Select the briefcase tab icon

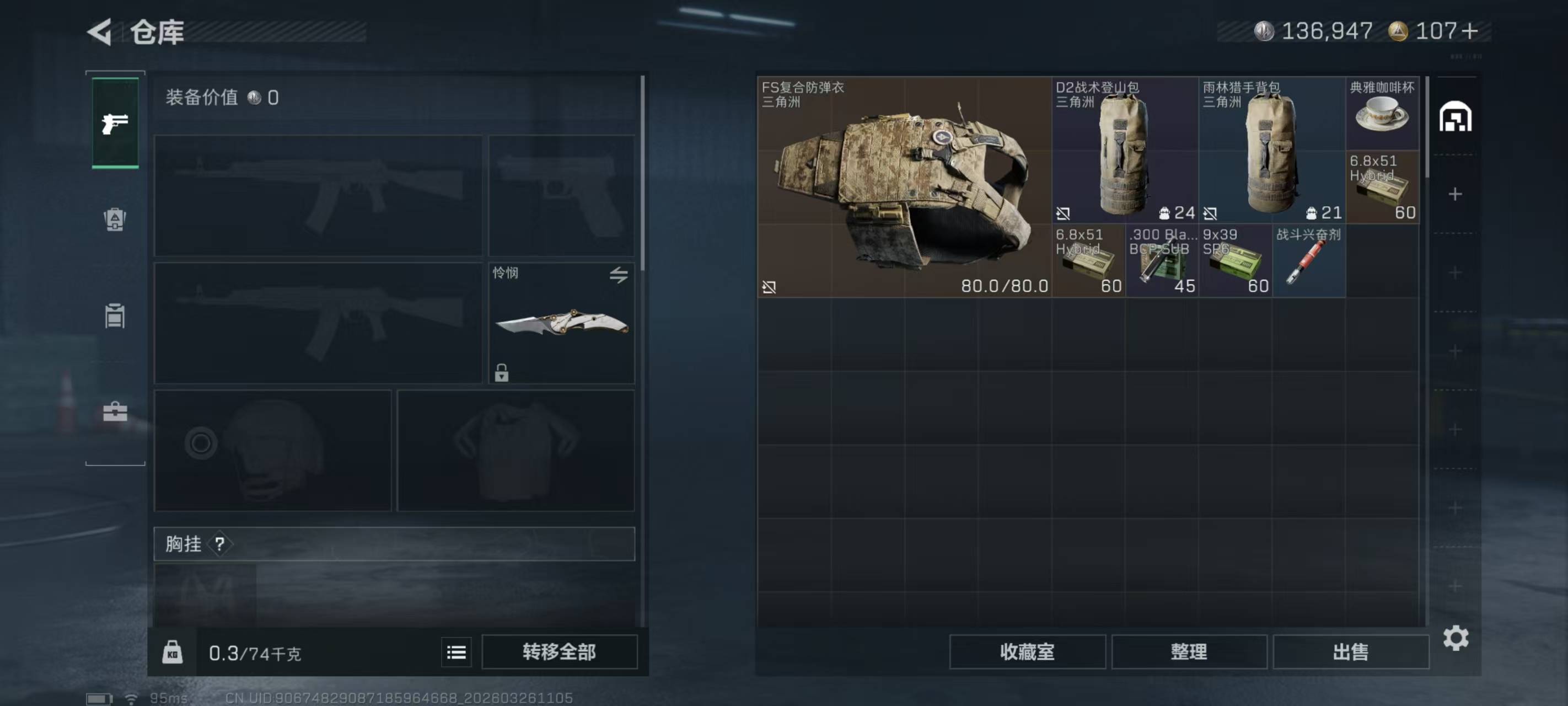click(x=115, y=413)
